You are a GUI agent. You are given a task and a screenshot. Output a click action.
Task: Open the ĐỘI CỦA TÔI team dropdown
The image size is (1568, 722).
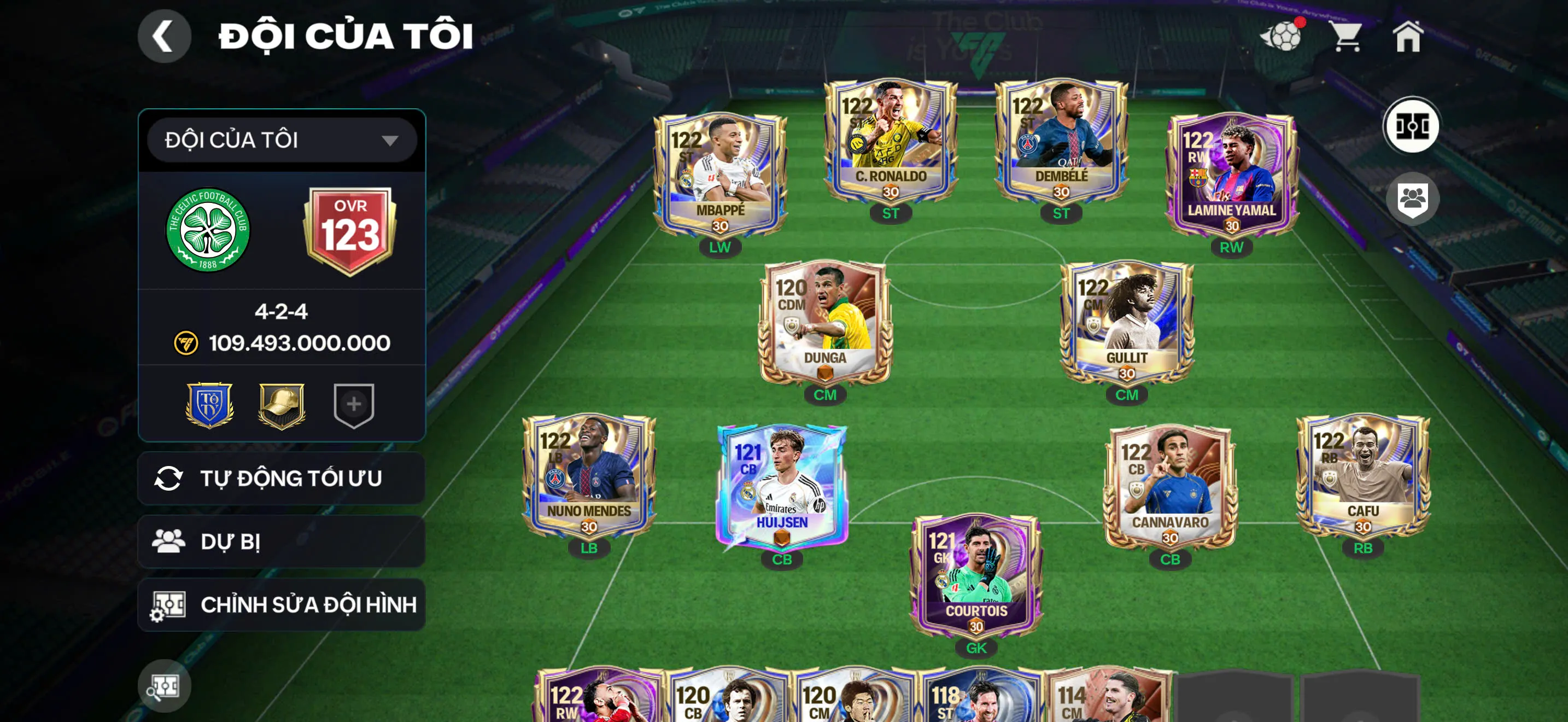279,139
